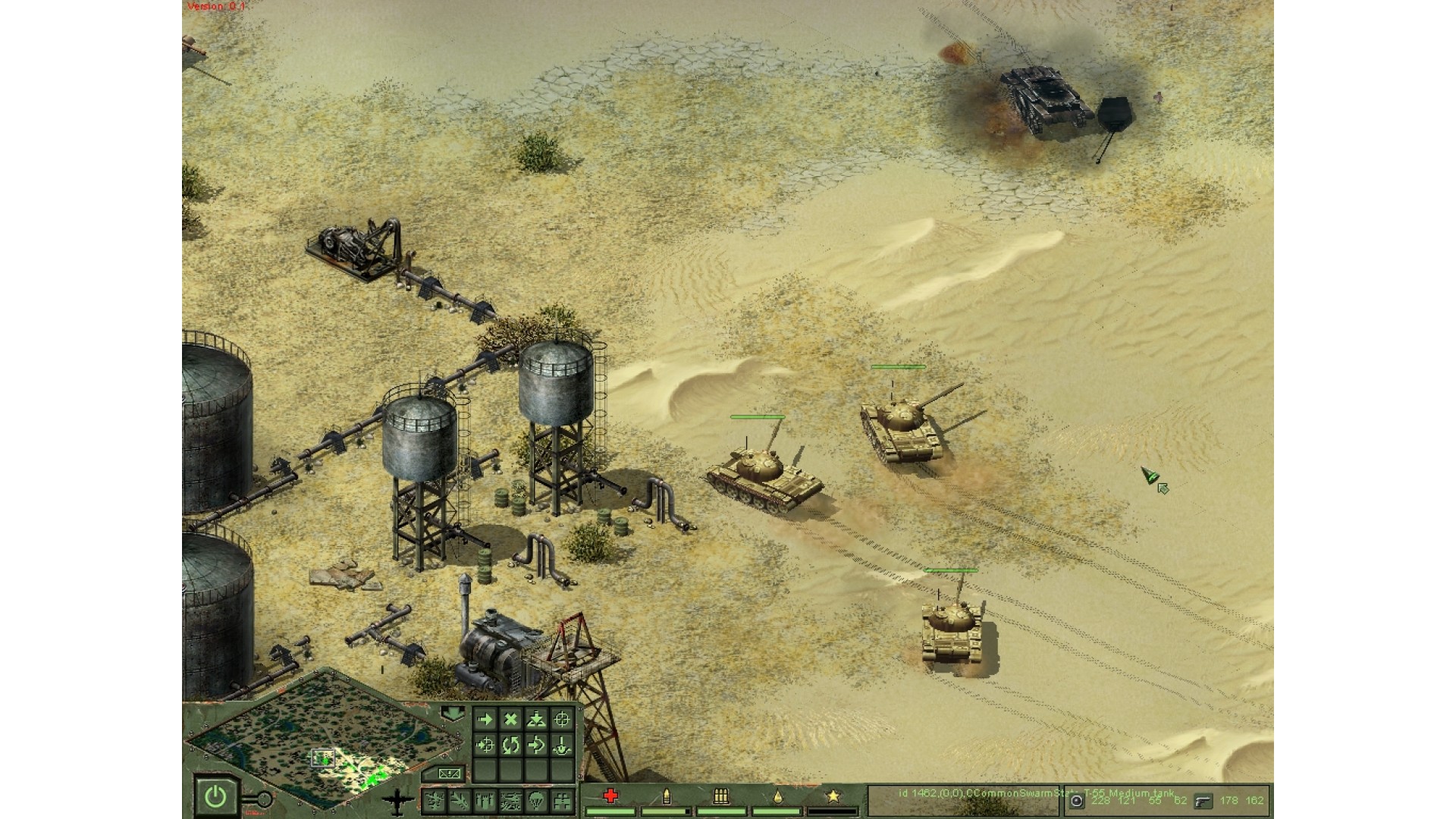
Task: Select the move command arrow icon
Action: pyautogui.click(x=485, y=719)
